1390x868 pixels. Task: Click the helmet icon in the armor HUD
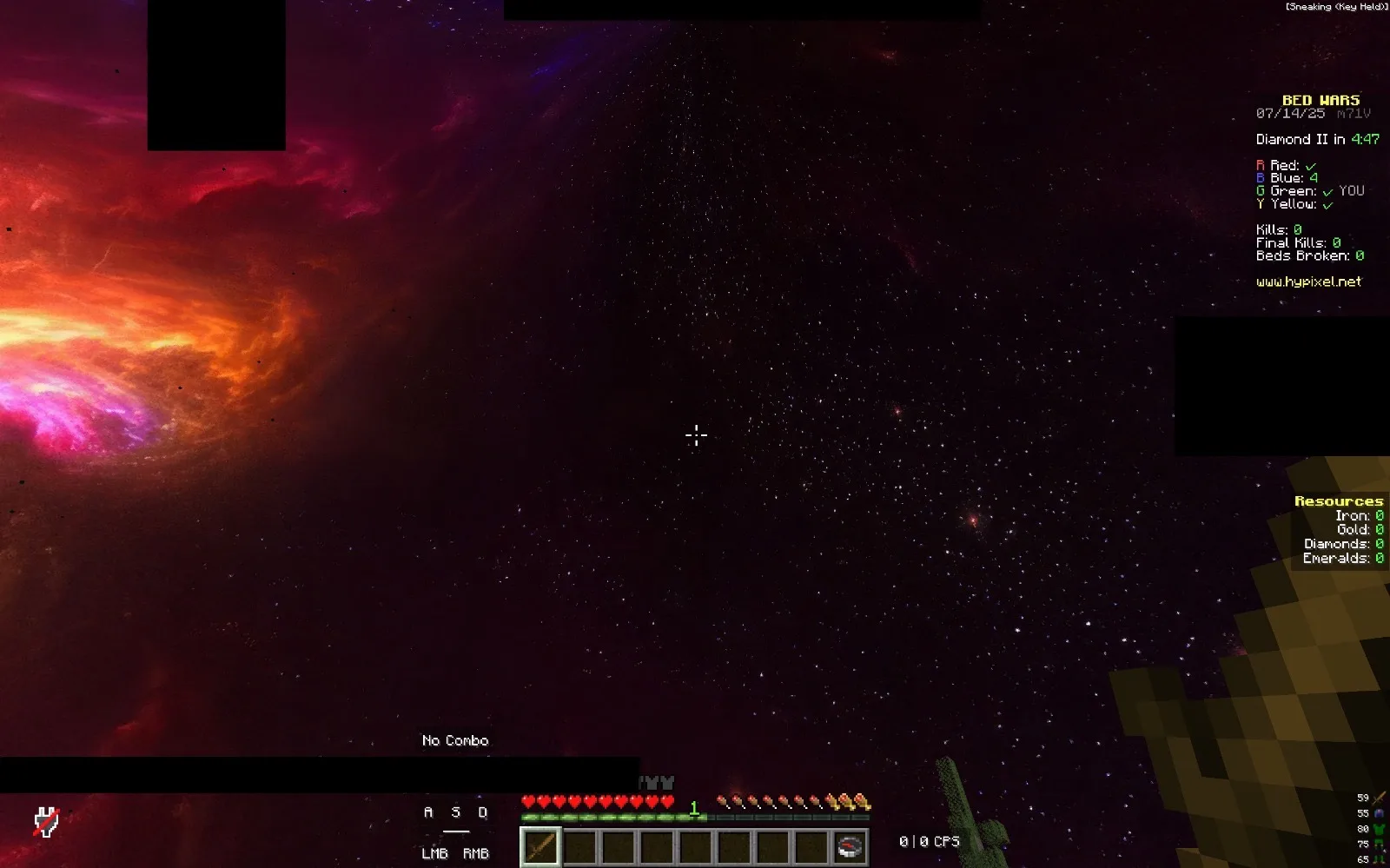1378,813
